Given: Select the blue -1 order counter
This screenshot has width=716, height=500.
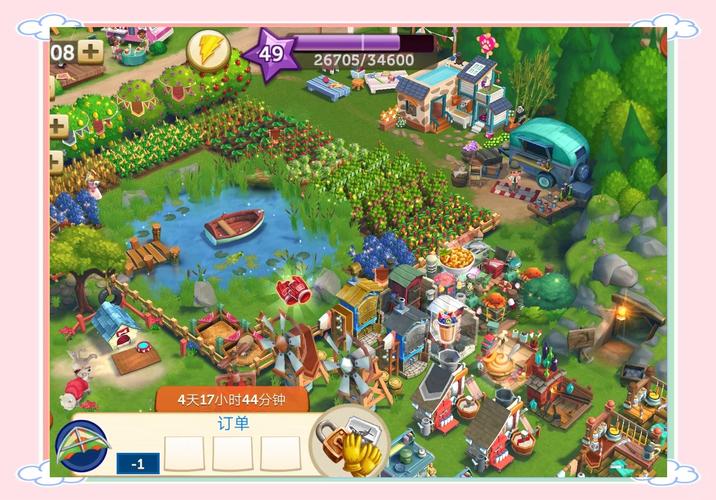Looking at the screenshot, I should coord(138,463).
